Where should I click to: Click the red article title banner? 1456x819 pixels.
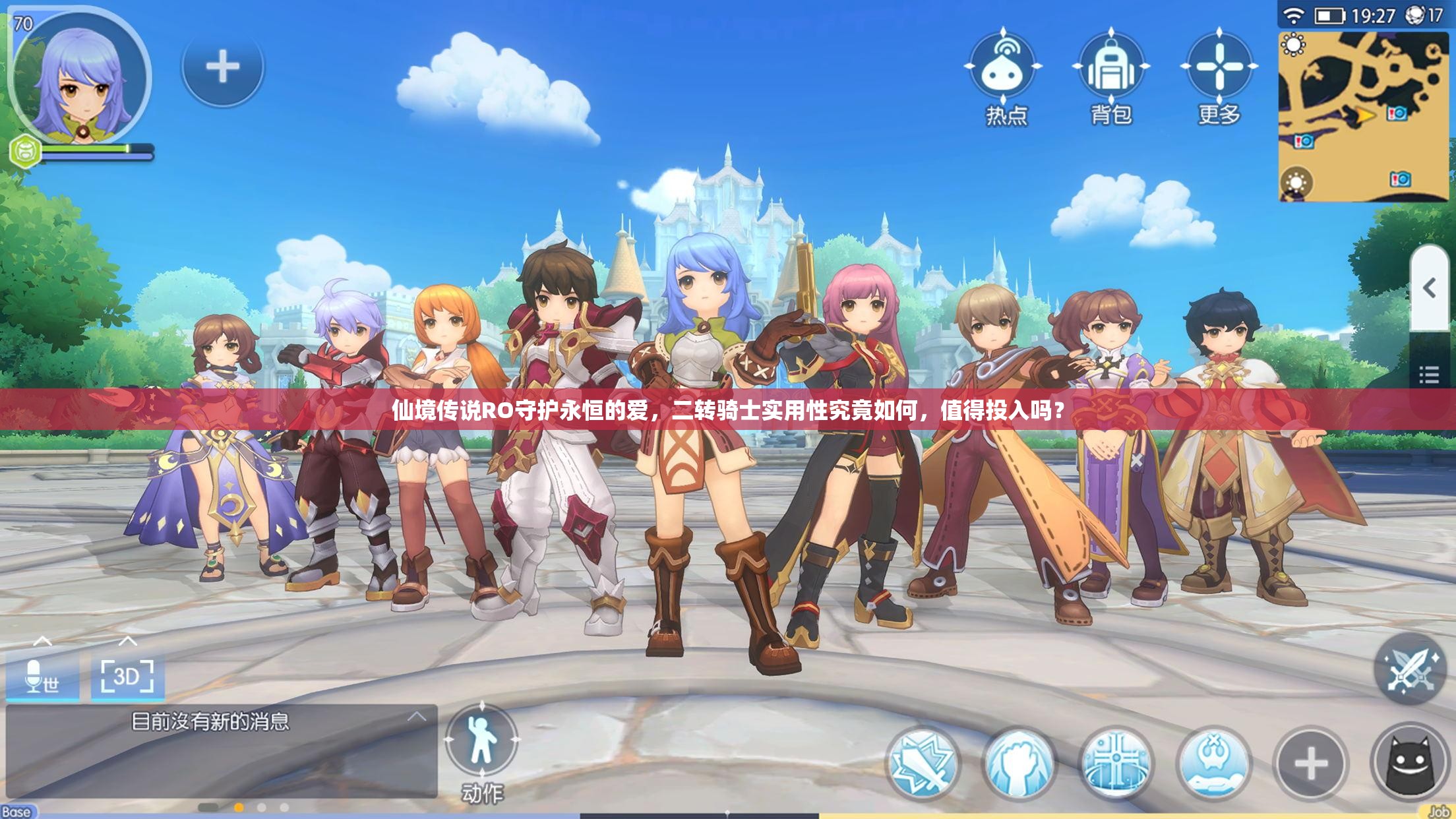coord(728,410)
